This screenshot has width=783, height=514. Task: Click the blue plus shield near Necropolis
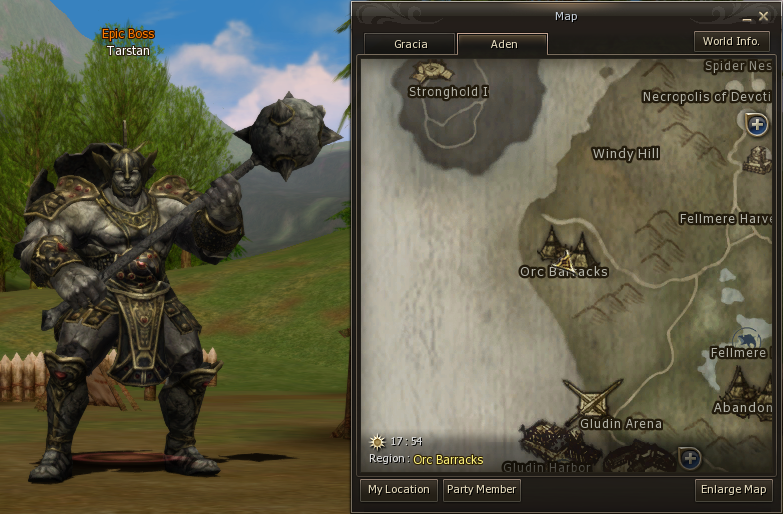(757, 124)
